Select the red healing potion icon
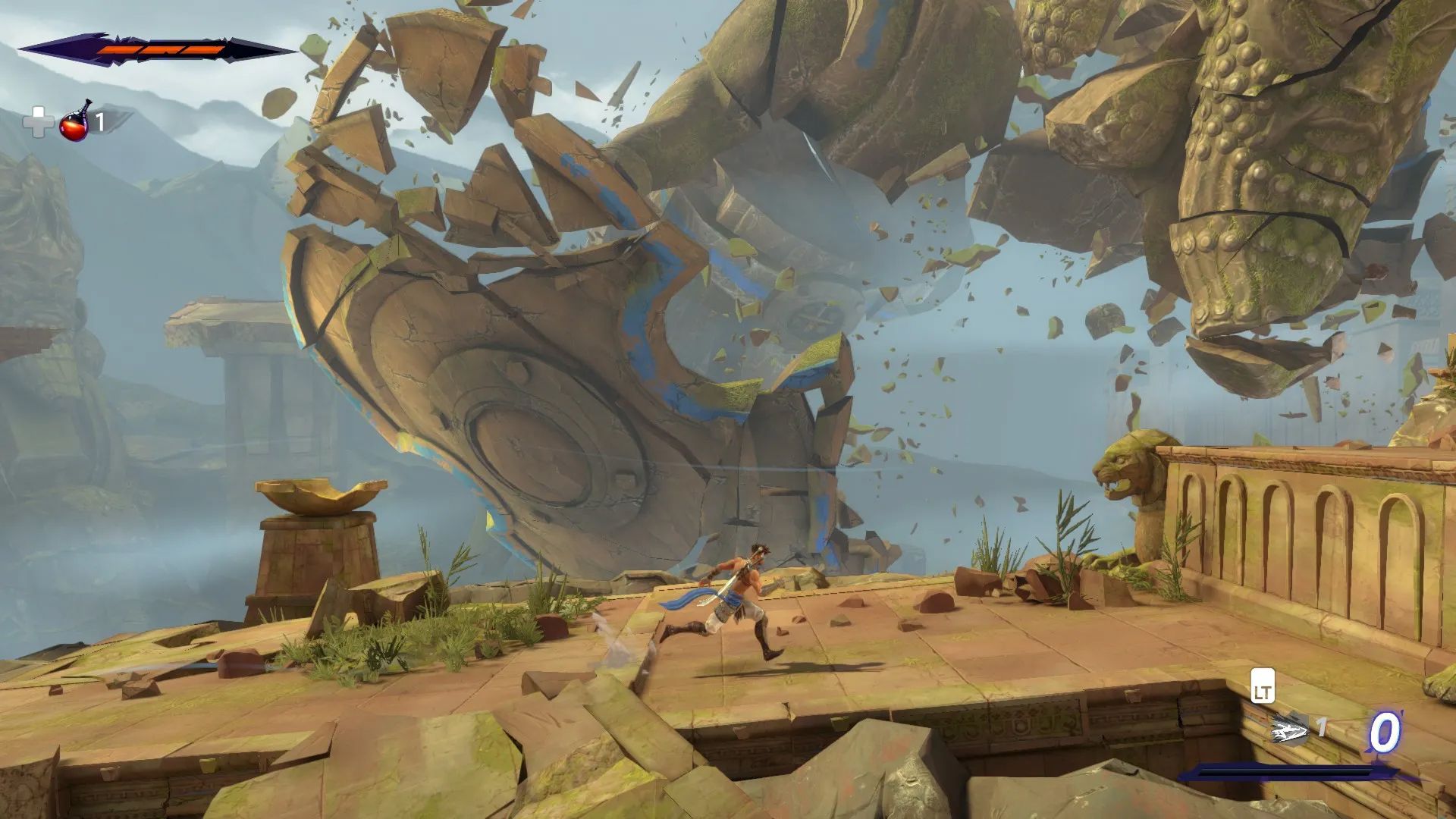 [x=74, y=122]
